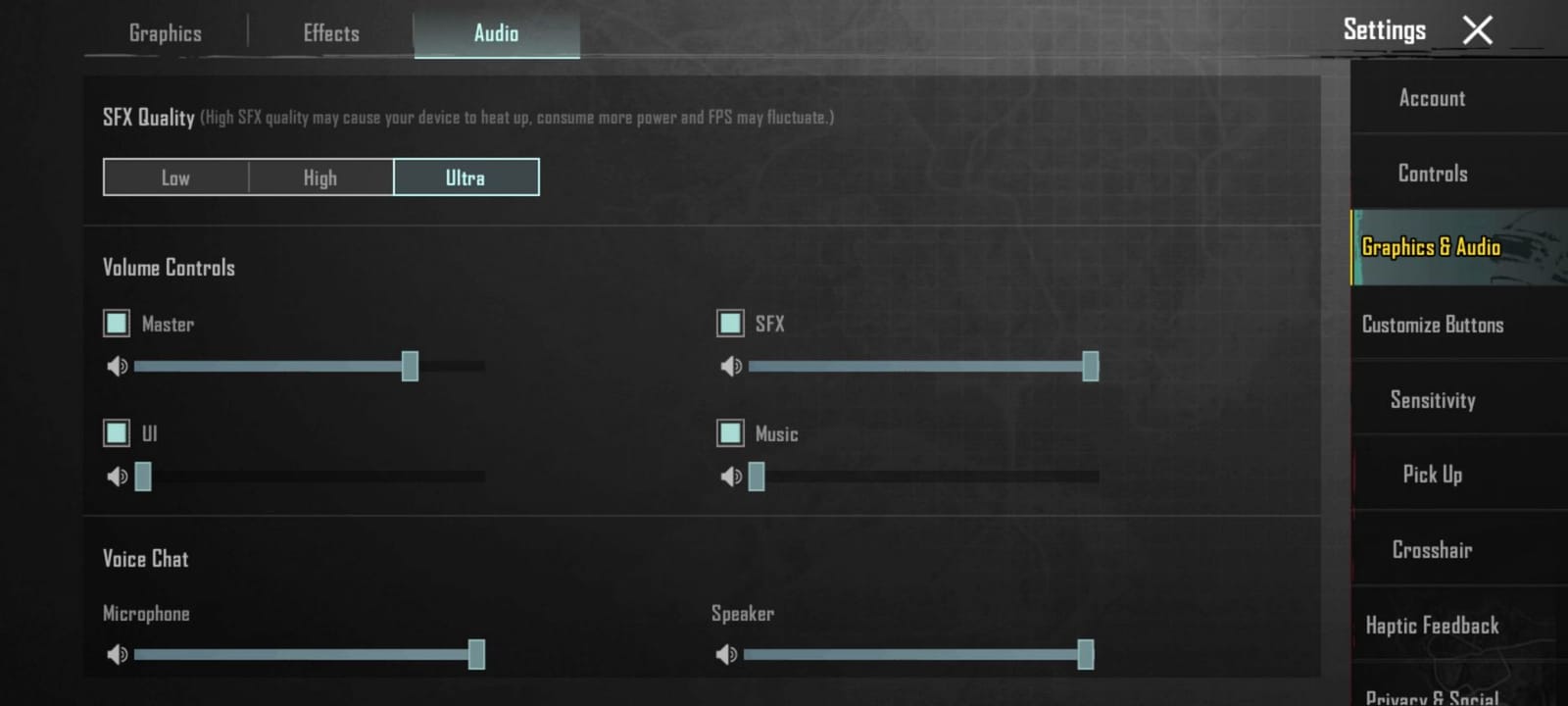The image size is (1568, 706).
Task: Click the Master volume slider handle
Action: click(412, 366)
